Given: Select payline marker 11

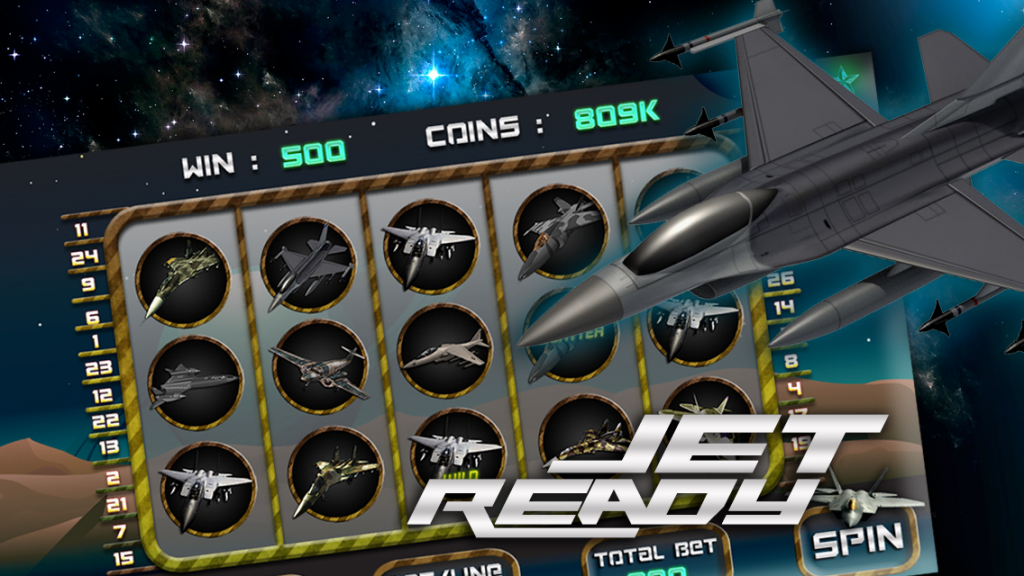Looking at the screenshot, I should [x=82, y=229].
